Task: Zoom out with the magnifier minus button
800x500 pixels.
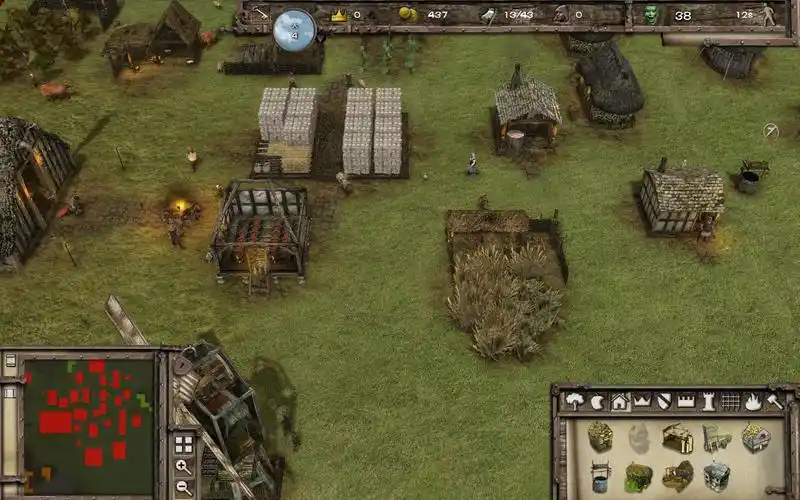Action: [183, 487]
